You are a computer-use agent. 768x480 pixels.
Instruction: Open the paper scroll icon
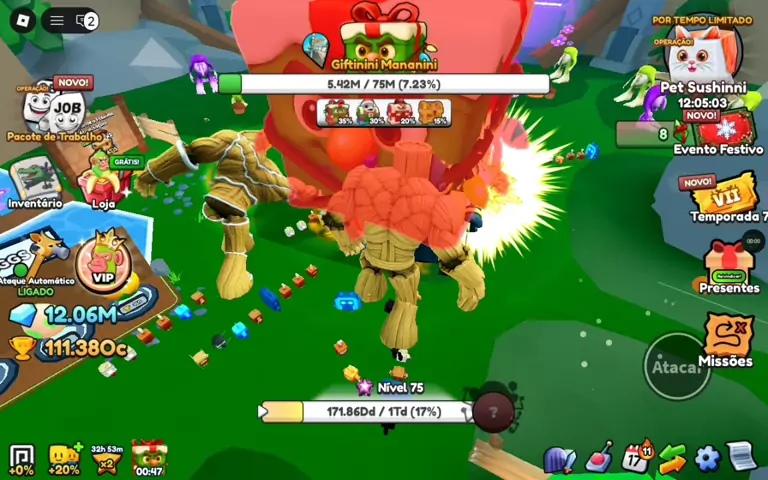click(x=740, y=457)
